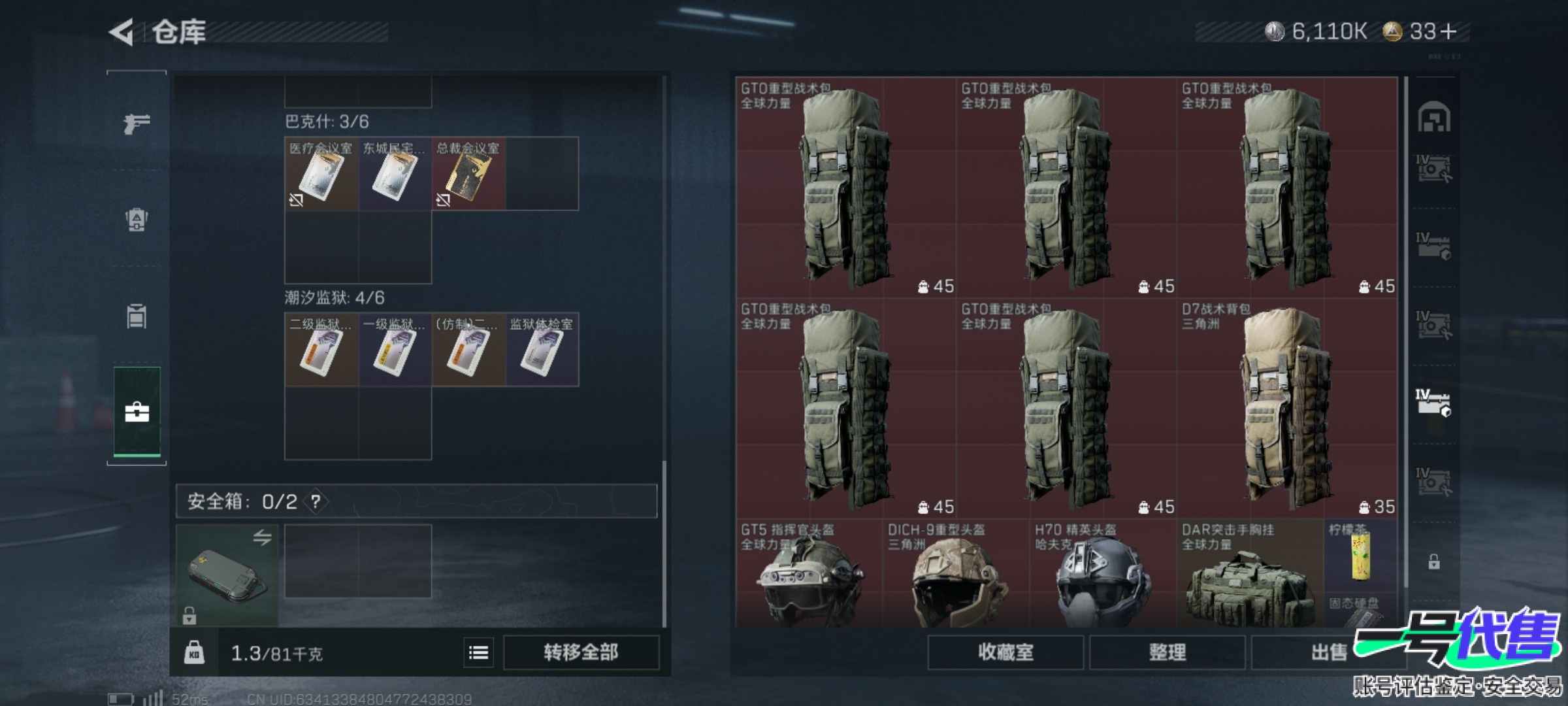
Task: Sort the stash with 整理
Action: 1167,652
